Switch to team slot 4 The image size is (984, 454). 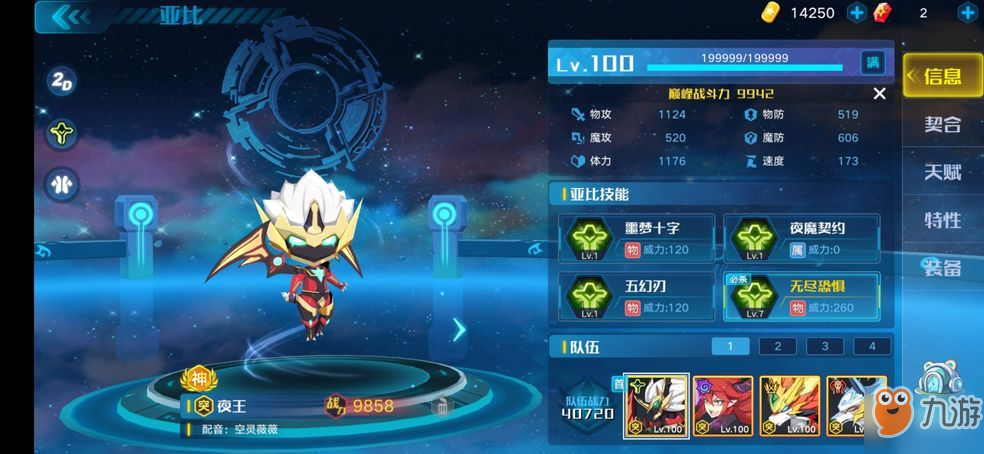pos(872,347)
